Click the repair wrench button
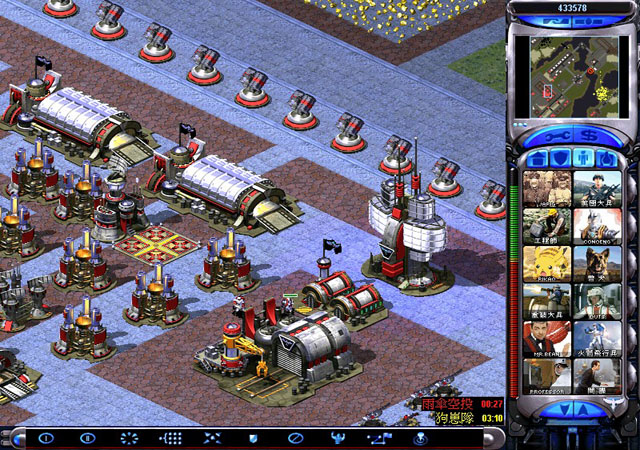 click(555, 133)
